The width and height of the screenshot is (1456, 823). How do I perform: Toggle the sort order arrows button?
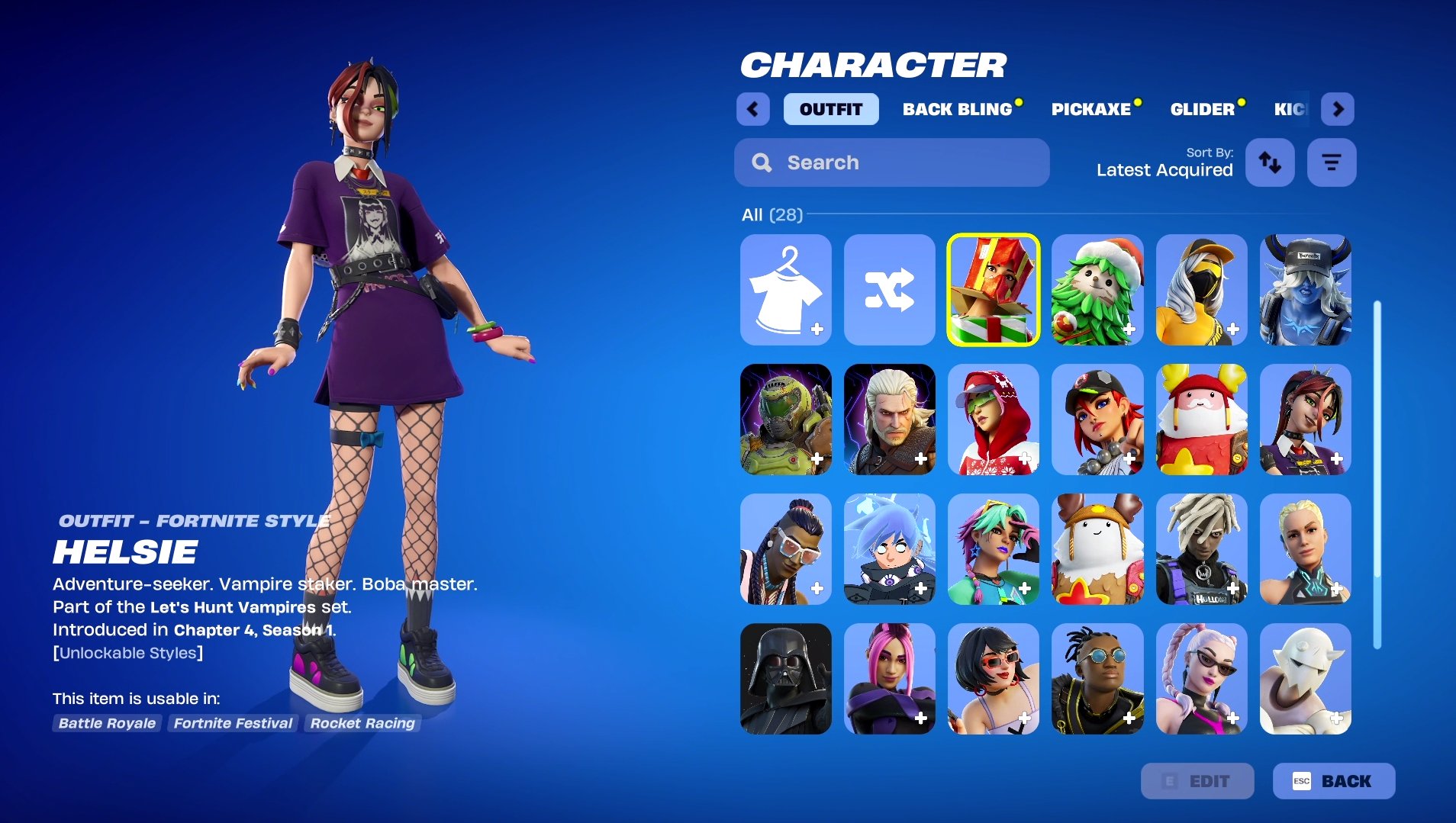1270,162
